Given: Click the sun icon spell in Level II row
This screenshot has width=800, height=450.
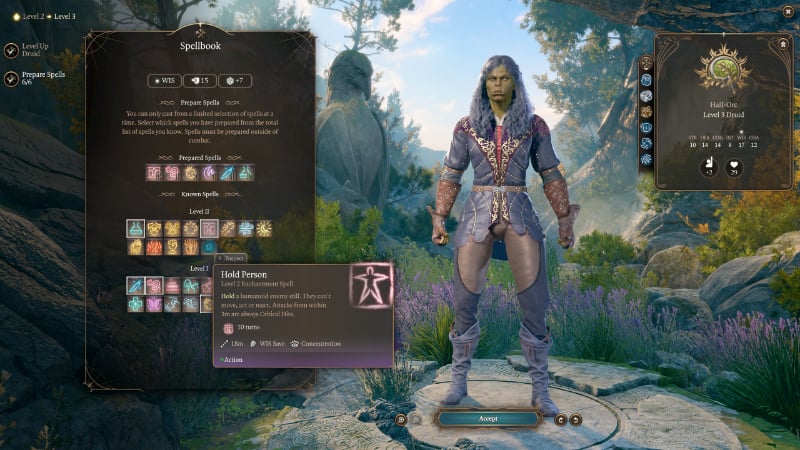Looking at the screenshot, I should [x=265, y=229].
